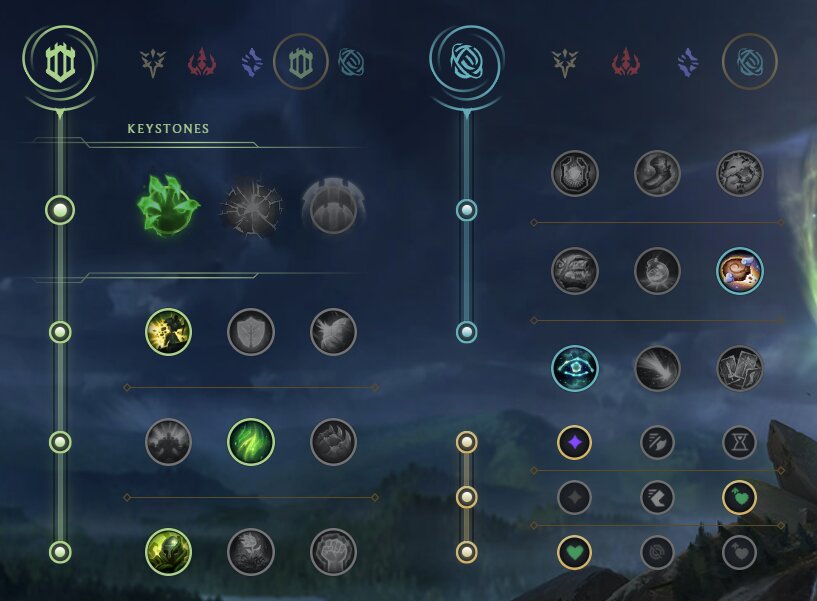Pick the Unflinching fist rune
This screenshot has width=817, height=601.
(333, 552)
